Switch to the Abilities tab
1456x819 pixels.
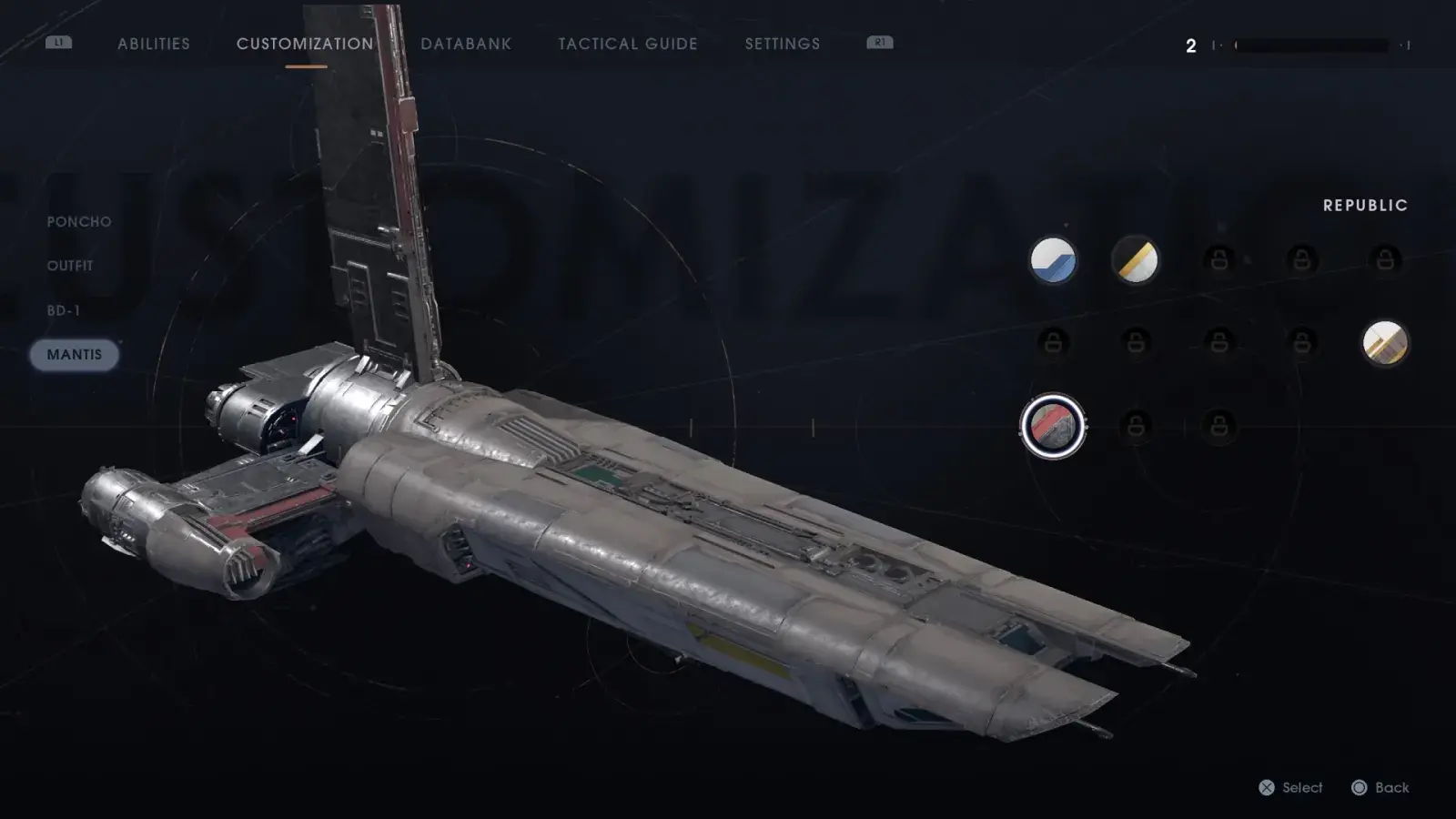point(154,44)
